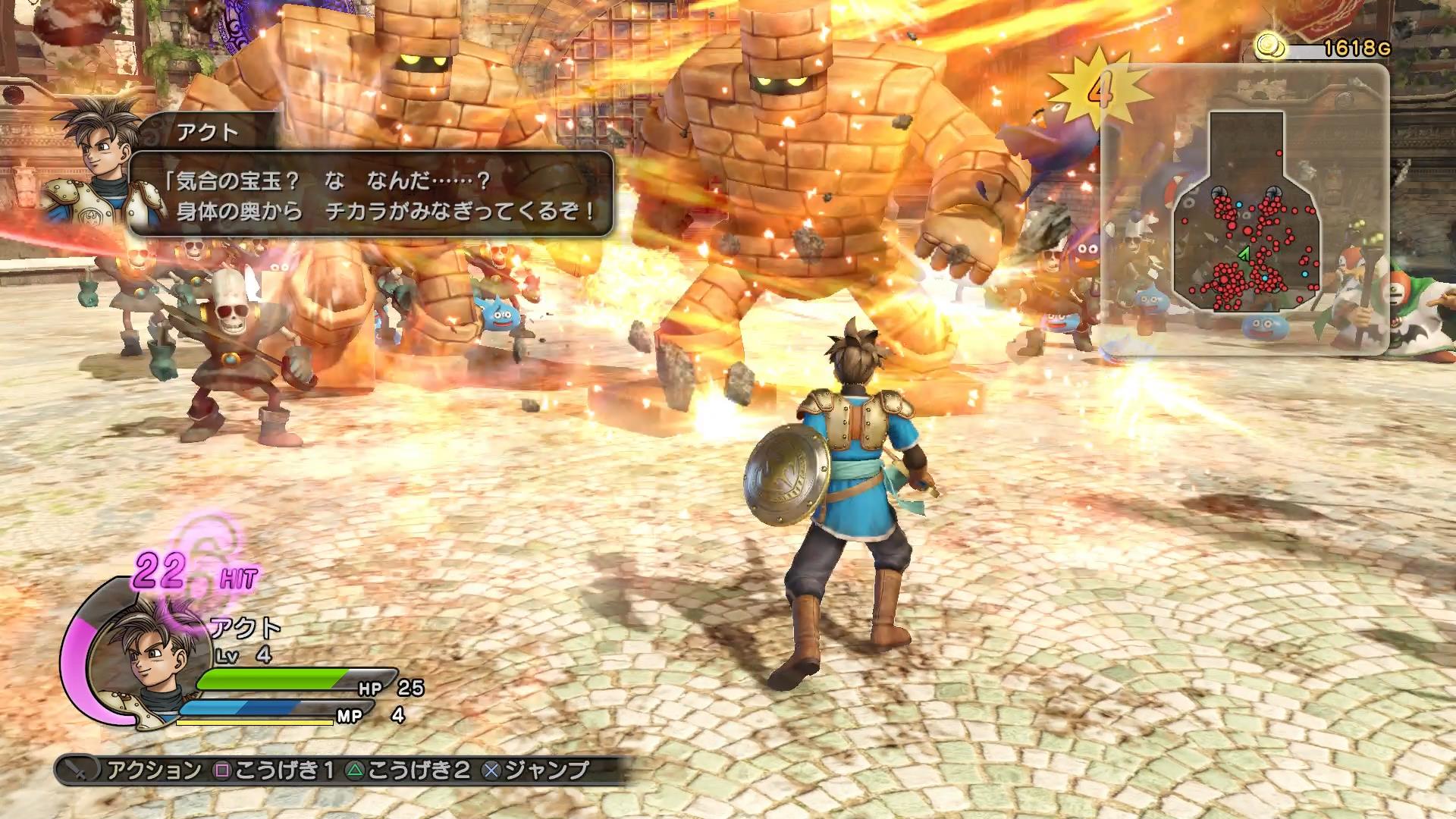Click the dialogue box about 気合の宝玉
This screenshot has height=819, width=1456.
tap(372, 194)
